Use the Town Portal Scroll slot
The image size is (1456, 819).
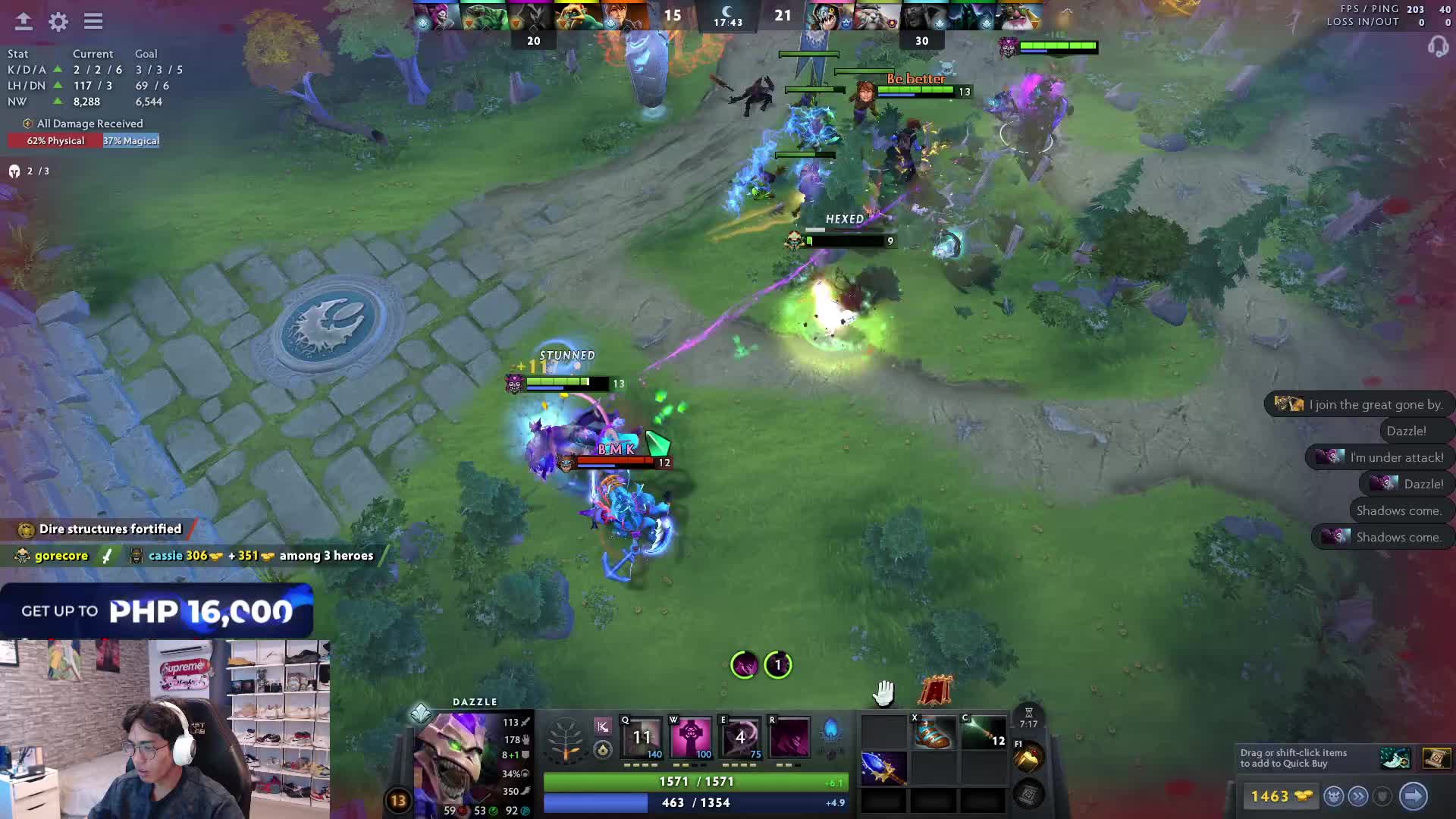(x=1028, y=758)
